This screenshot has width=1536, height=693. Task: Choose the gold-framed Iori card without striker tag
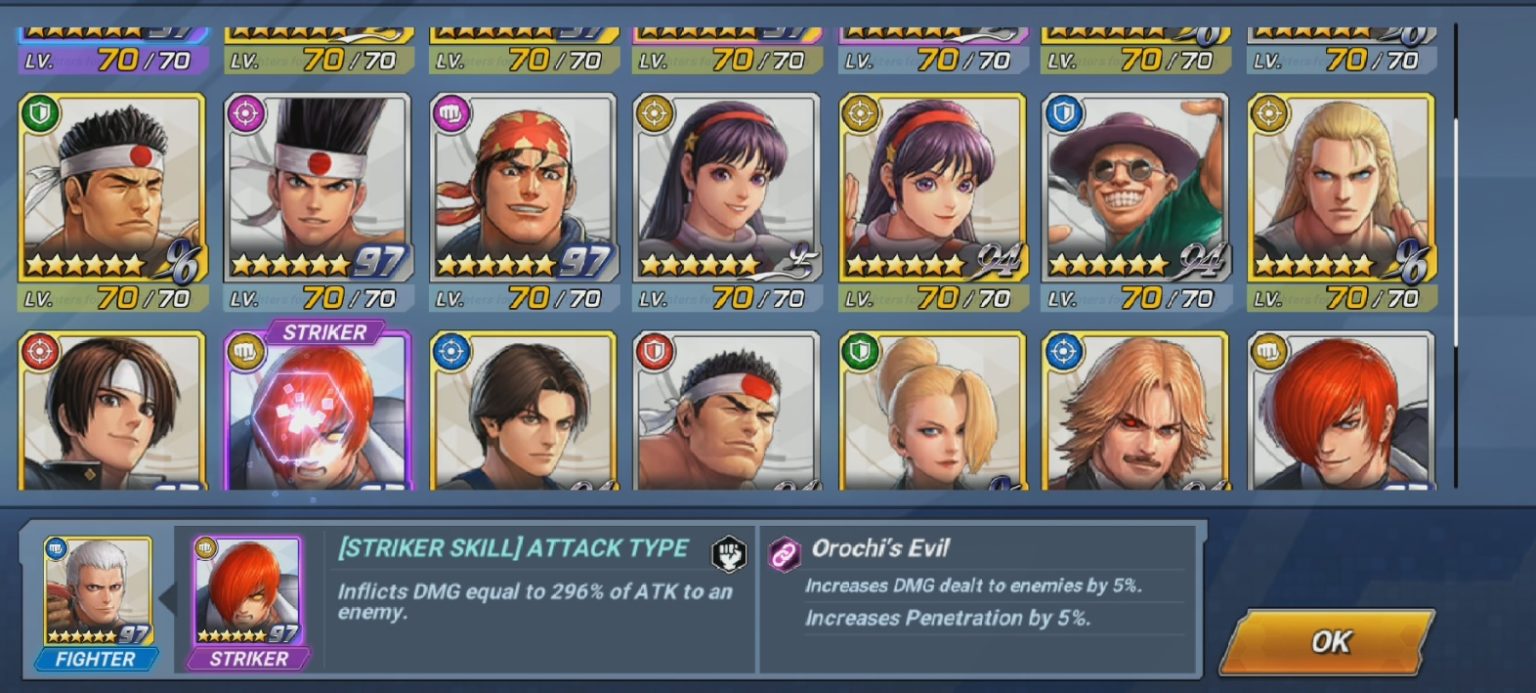1341,412
